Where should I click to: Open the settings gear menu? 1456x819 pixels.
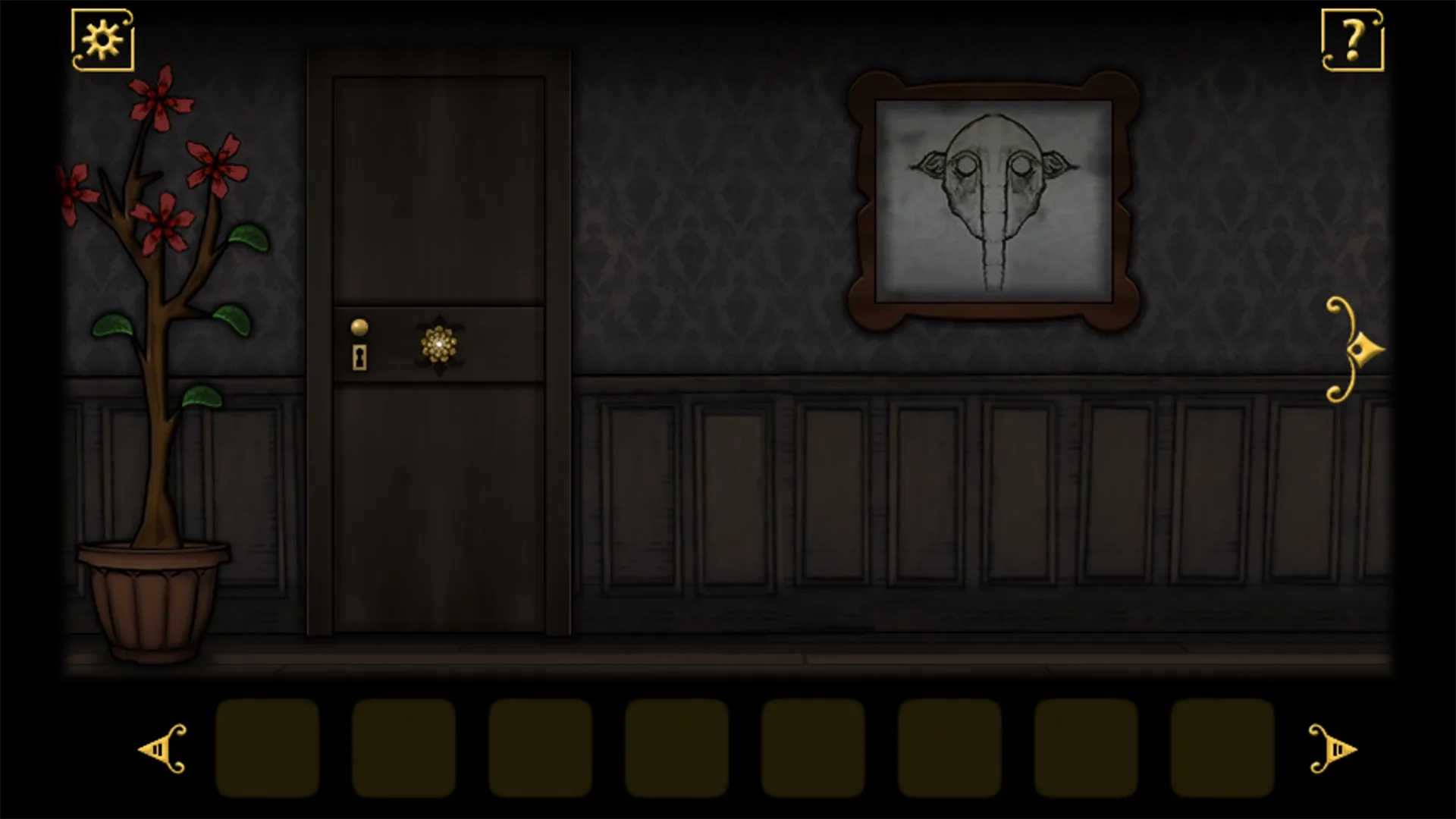pyautogui.click(x=102, y=38)
